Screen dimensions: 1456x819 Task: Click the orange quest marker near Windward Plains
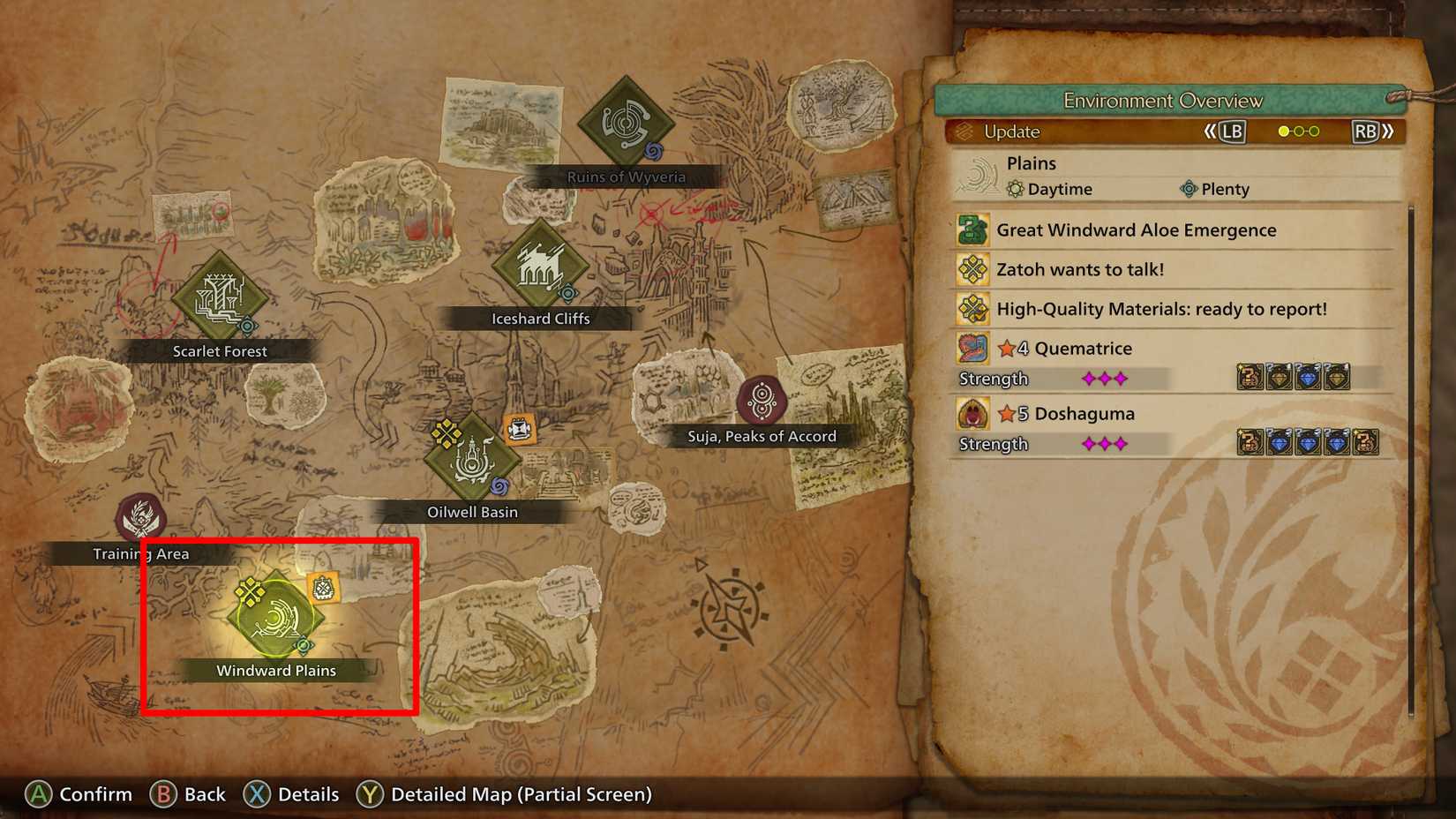click(x=323, y=584)
